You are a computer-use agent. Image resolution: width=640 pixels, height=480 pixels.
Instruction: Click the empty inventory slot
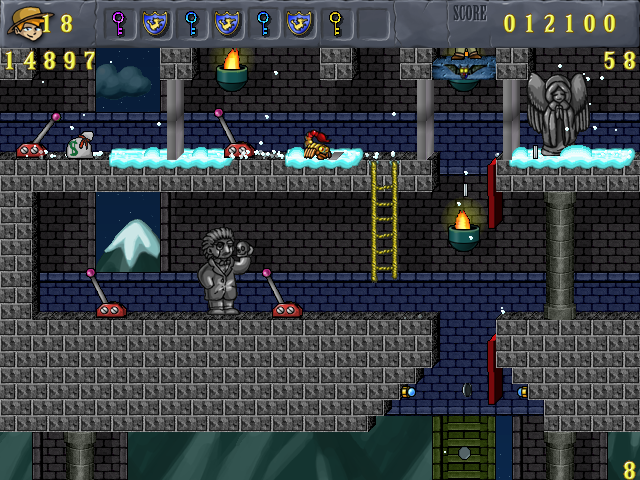[372, 23]
